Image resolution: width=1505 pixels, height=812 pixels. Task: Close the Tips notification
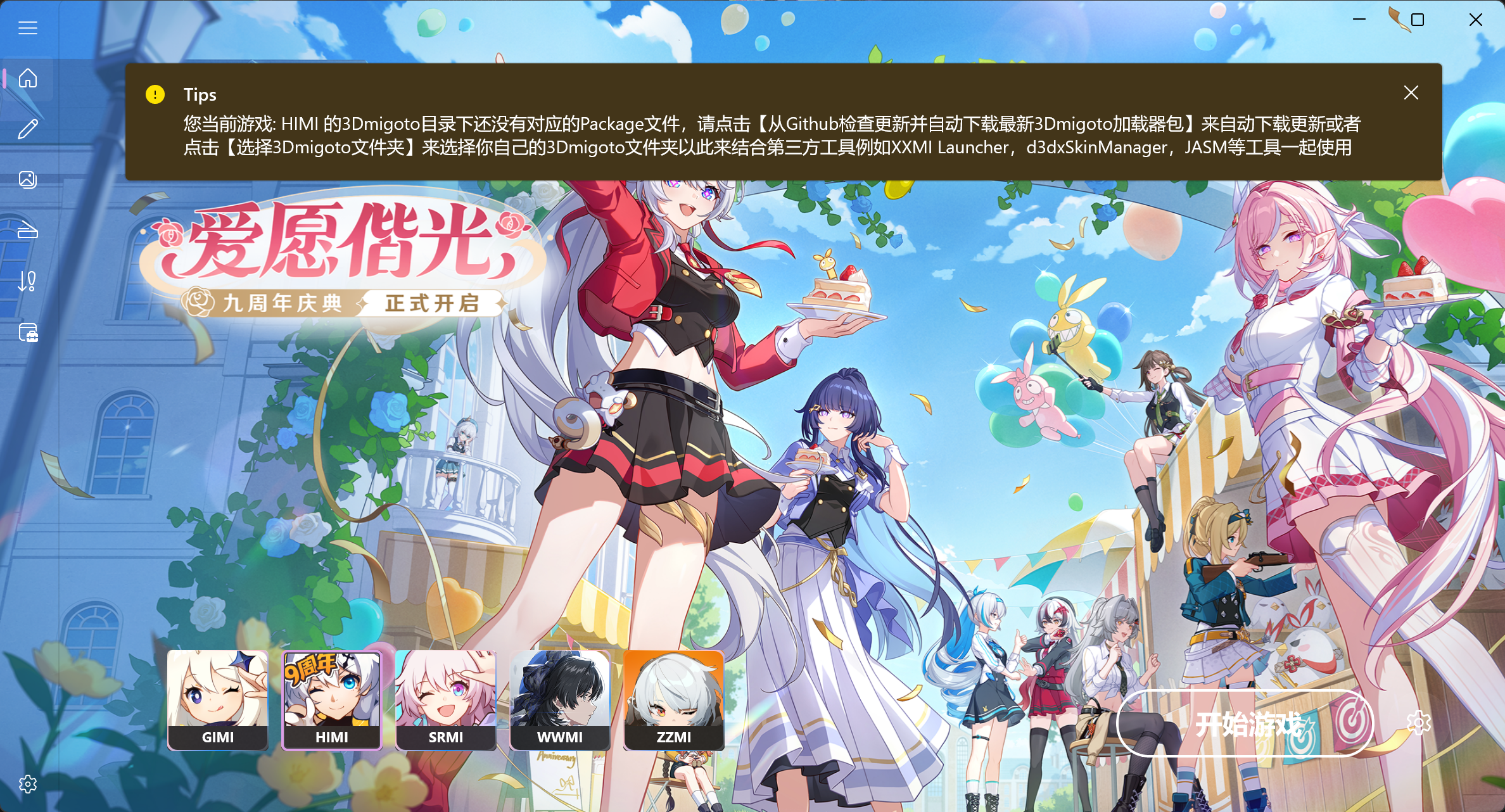1411,92
